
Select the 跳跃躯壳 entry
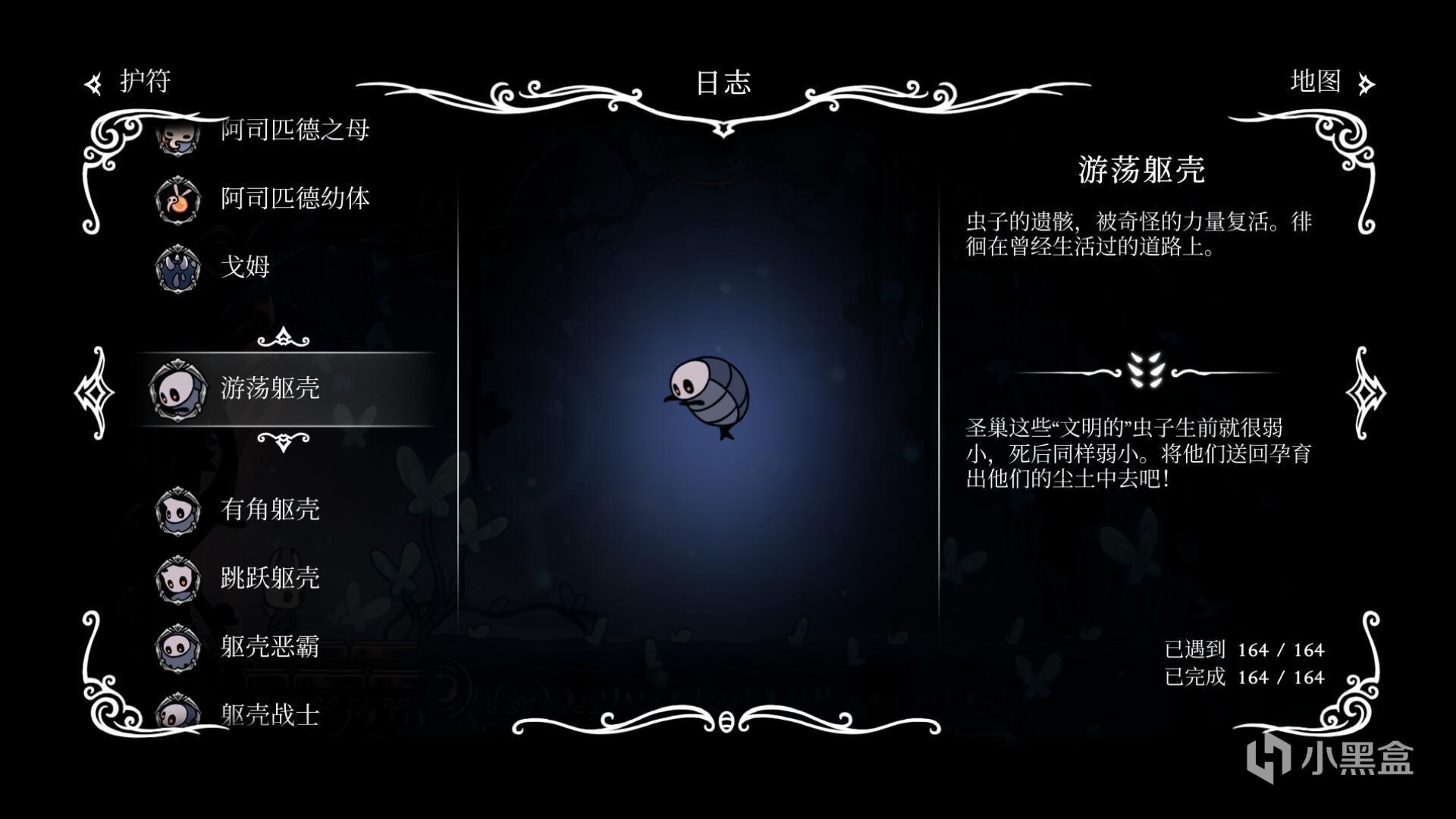point(270,578)
